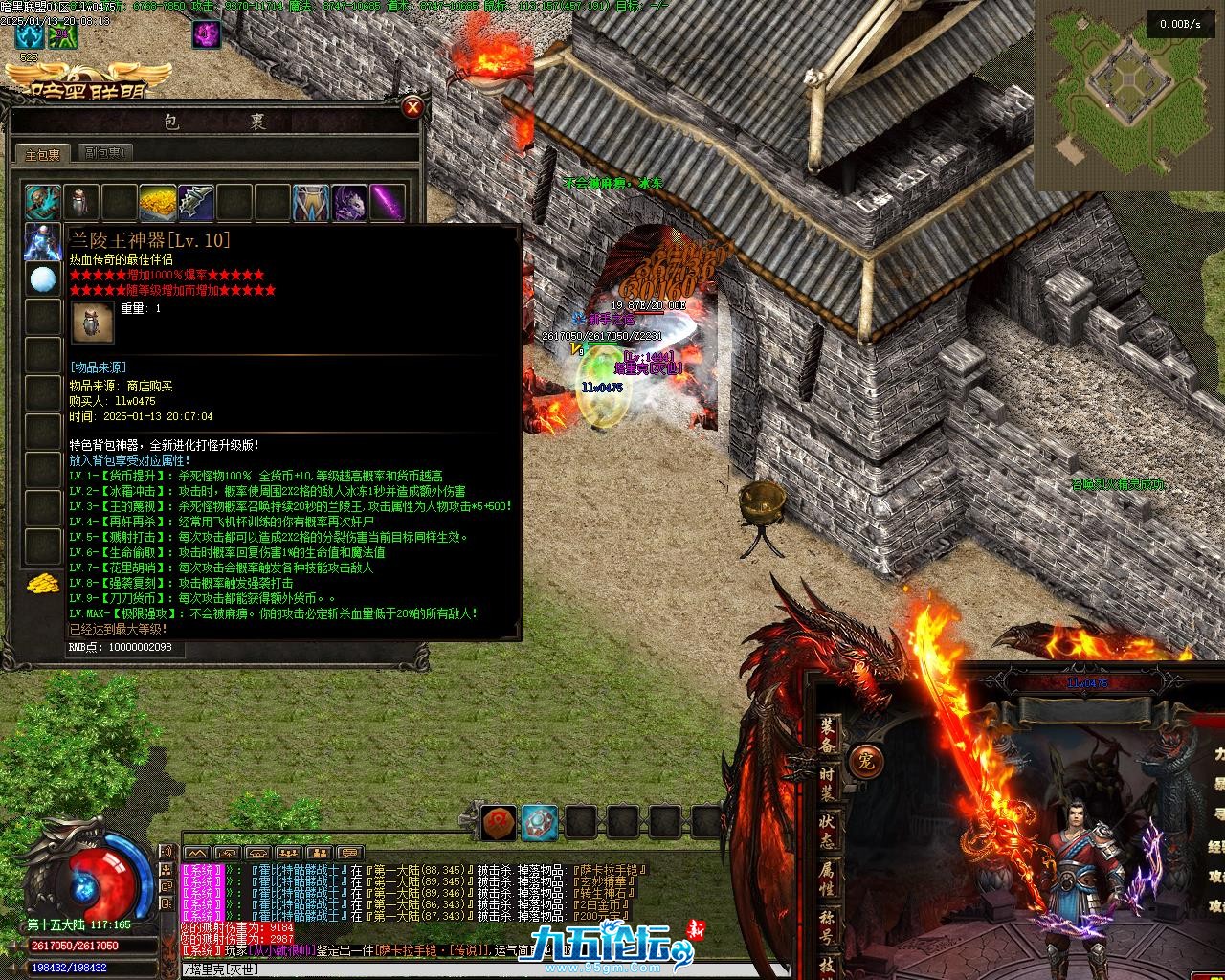Select the purple dragon item slot

coord(348,203)
